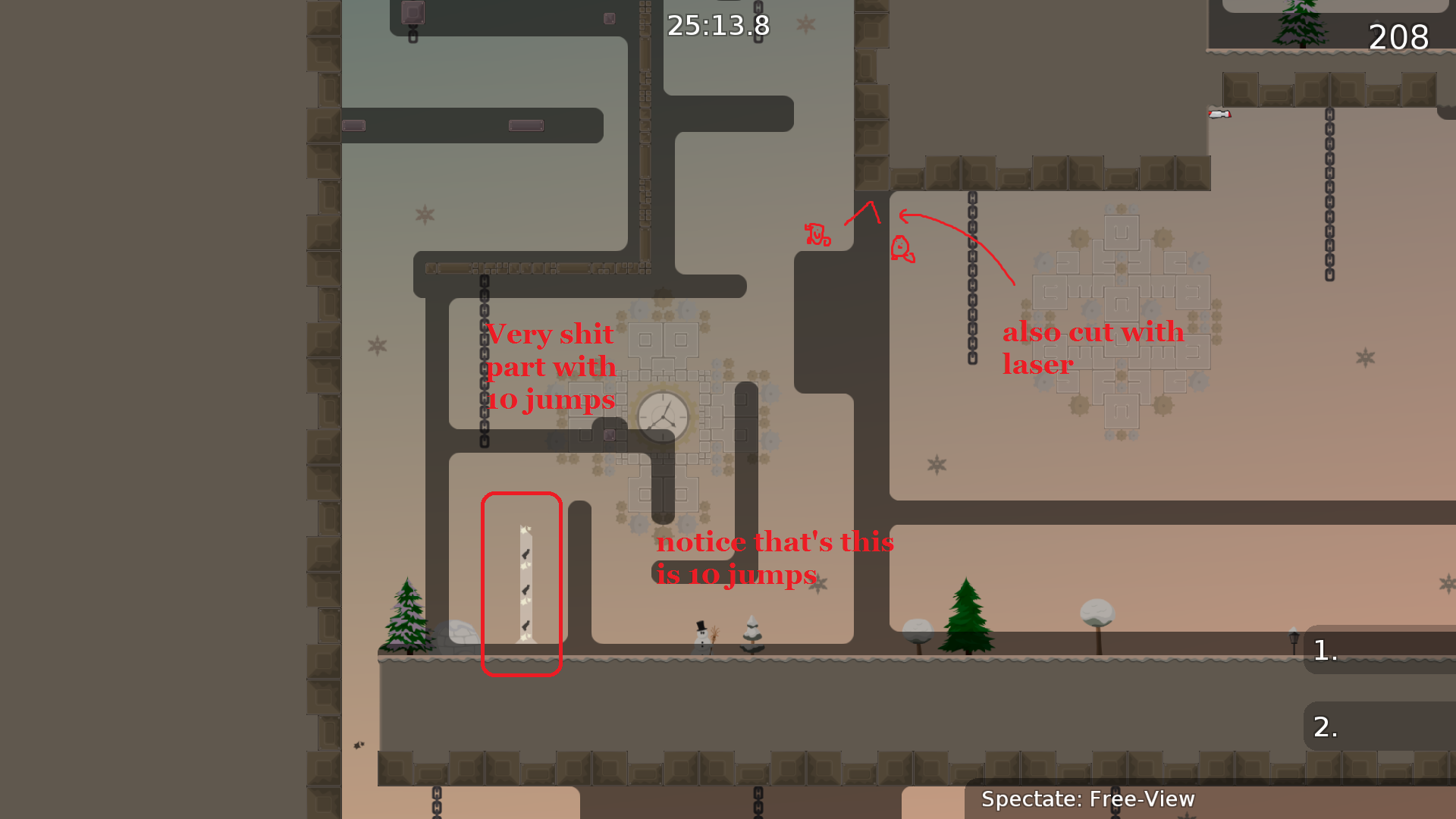Image resolution: width=1456 pixels, height=819 pixels.
Task: Click the Spectate: Free-View bar
Action: pyautogui.click(x=1088, y=799)
